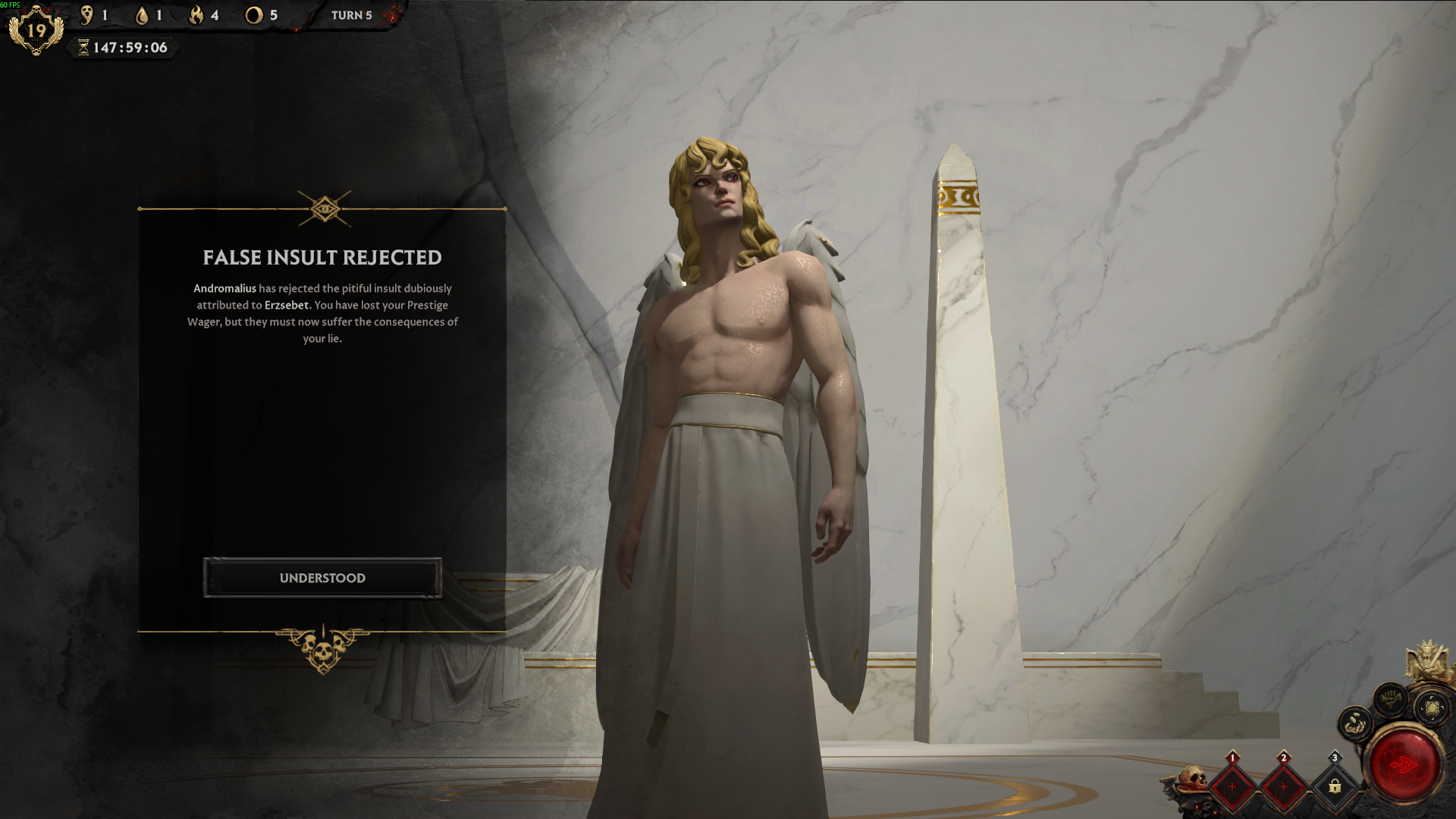The image size is (1456, 819).
Task: Click the locked order slot 3
Action: [x=1335, y=786]
